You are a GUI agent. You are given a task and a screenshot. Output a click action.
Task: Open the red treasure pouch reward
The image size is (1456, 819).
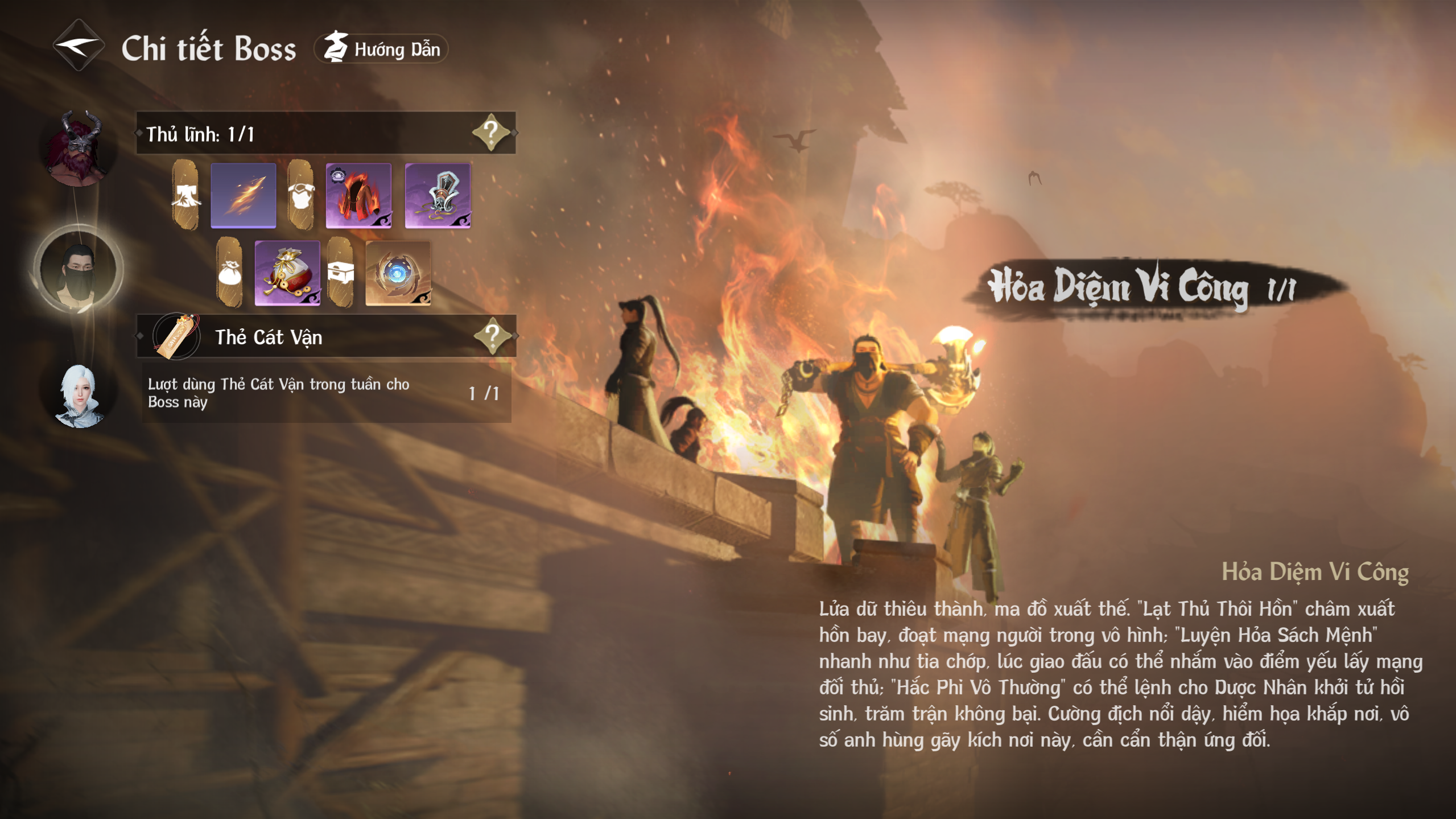pyautogui.click(x=287, y=273)
